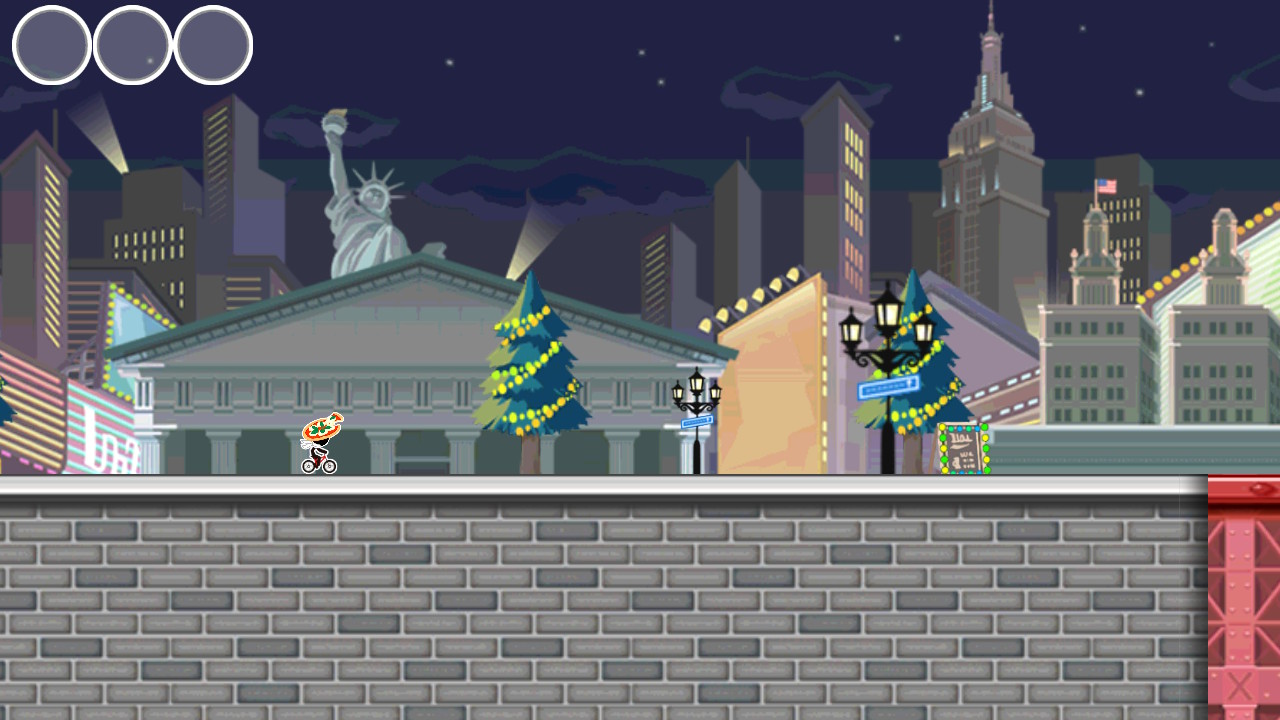Click the pink neon theater marquee

click(x=100, y=430)
